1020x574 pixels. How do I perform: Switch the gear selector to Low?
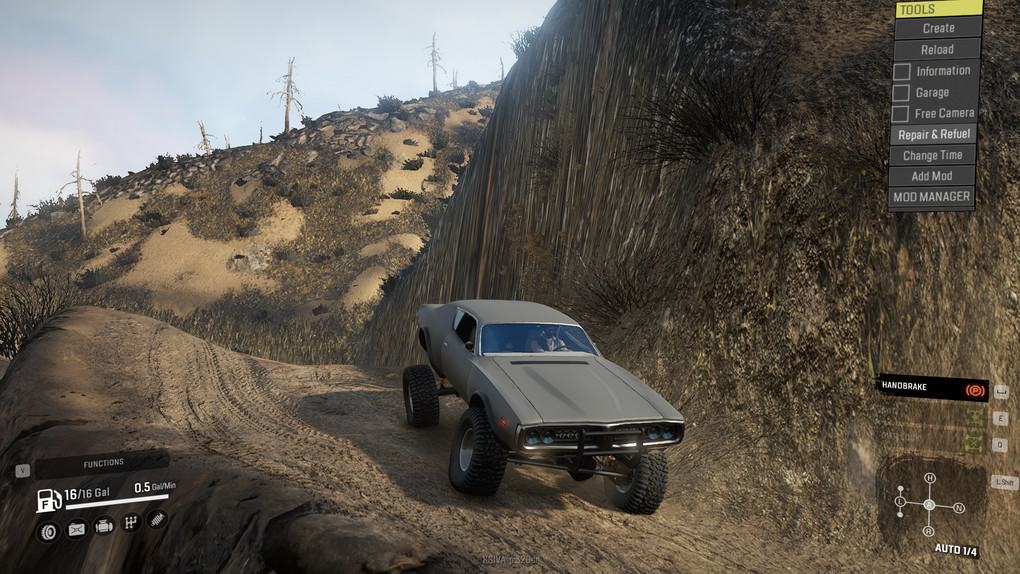(x=900, y=500)
